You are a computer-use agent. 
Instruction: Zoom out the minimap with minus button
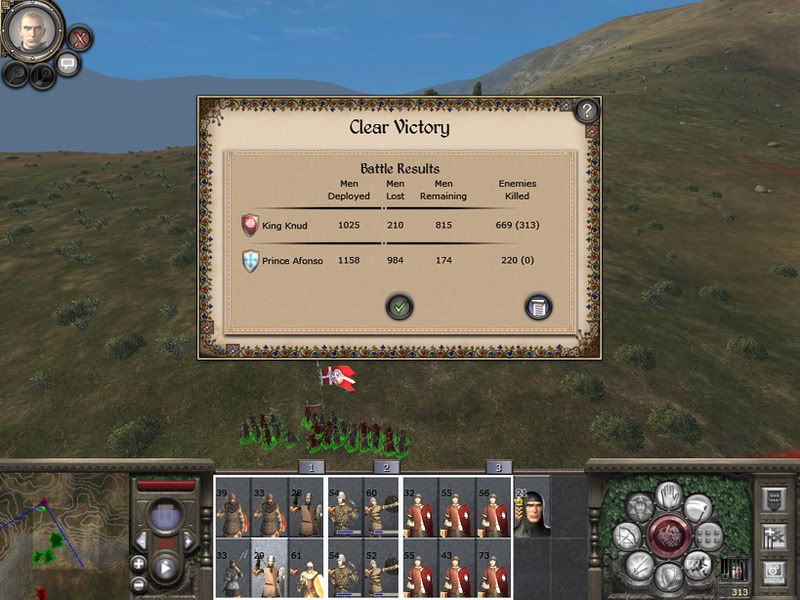tap(138, 584)
